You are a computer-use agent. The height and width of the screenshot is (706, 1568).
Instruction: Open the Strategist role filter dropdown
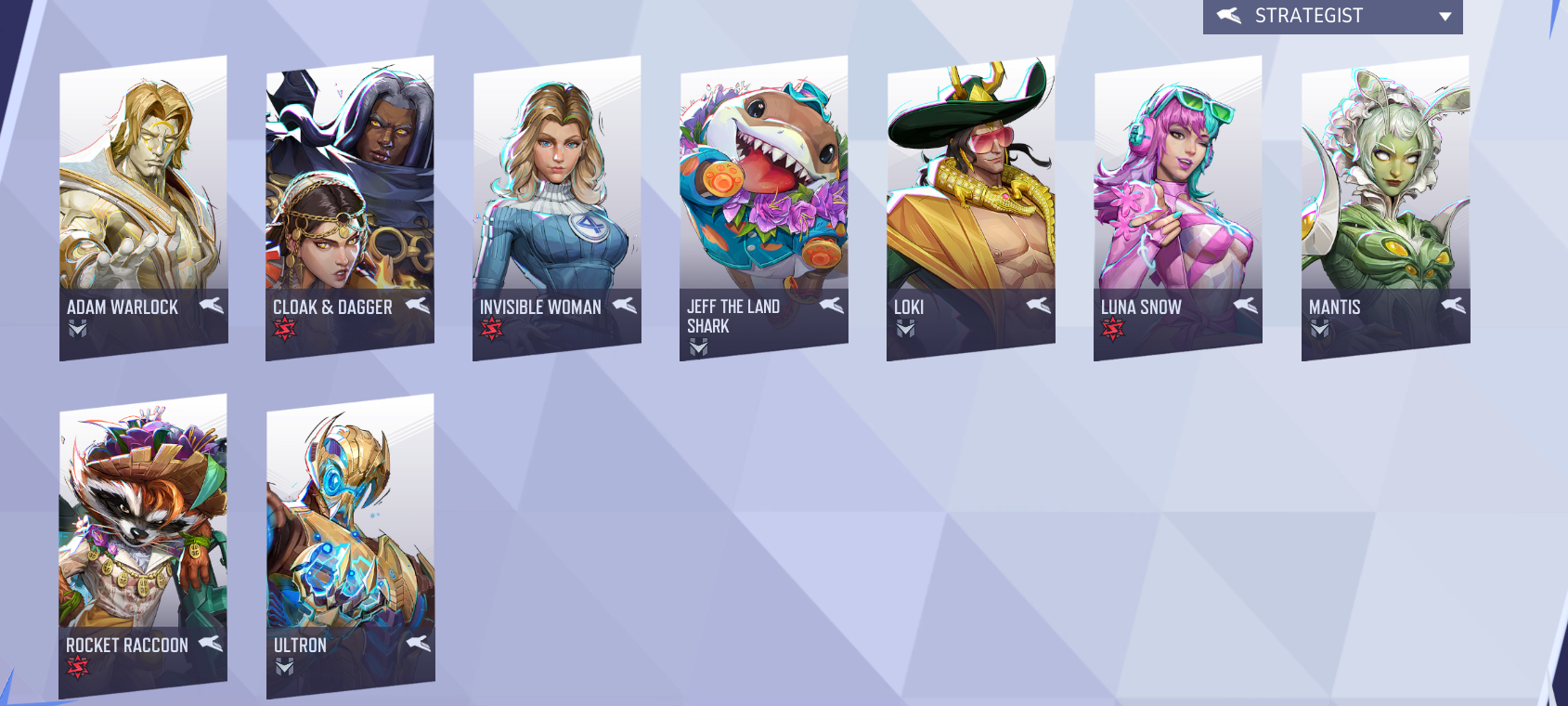point(1332,17)
